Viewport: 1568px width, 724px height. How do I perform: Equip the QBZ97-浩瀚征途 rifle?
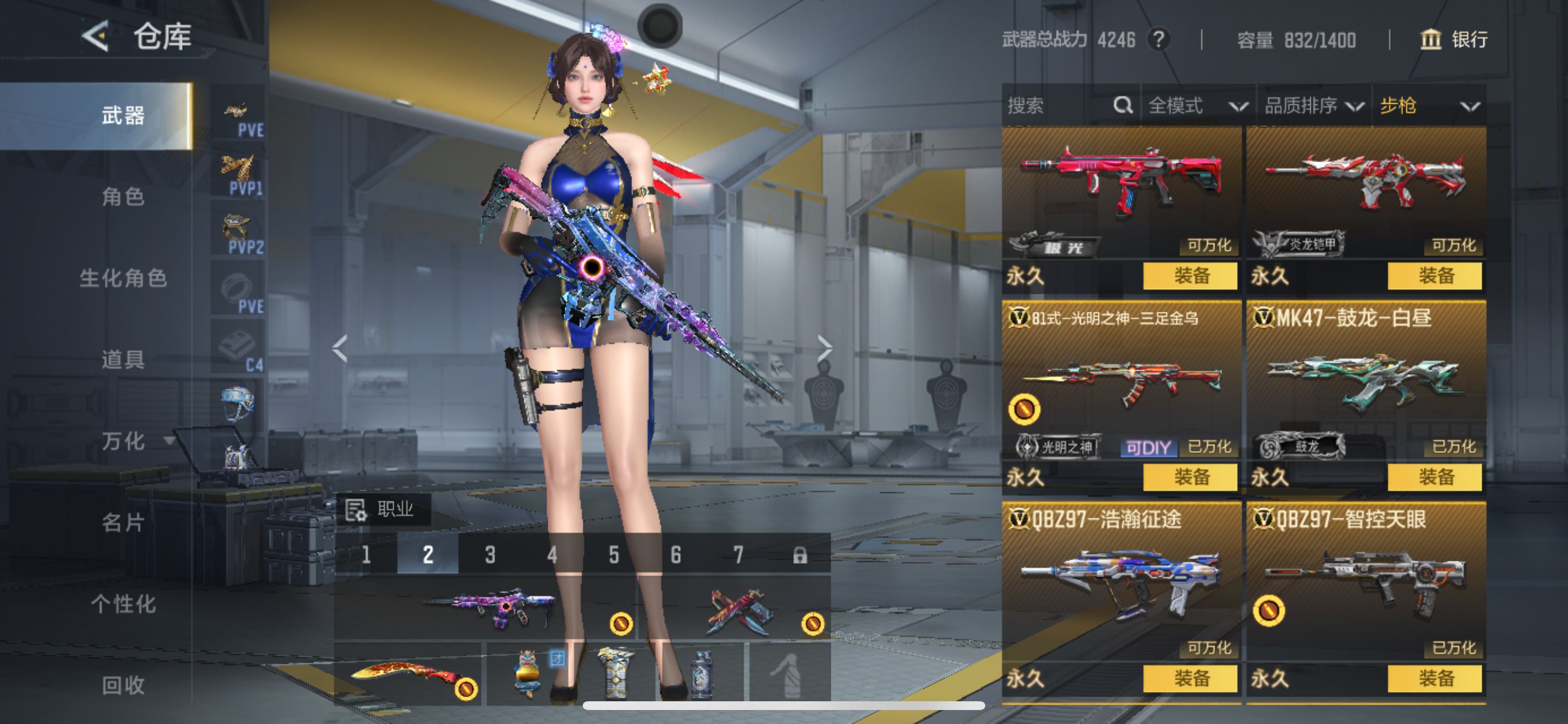coord(1190,679)
